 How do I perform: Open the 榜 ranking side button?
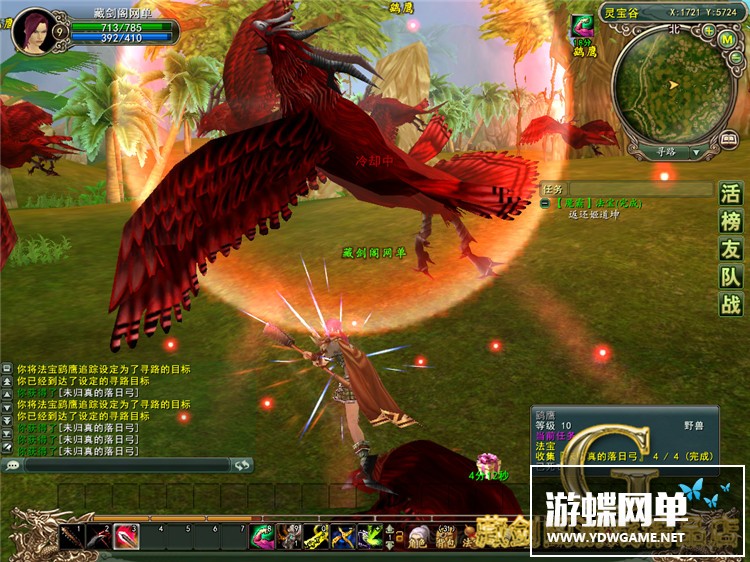click(x=731, y=222)
